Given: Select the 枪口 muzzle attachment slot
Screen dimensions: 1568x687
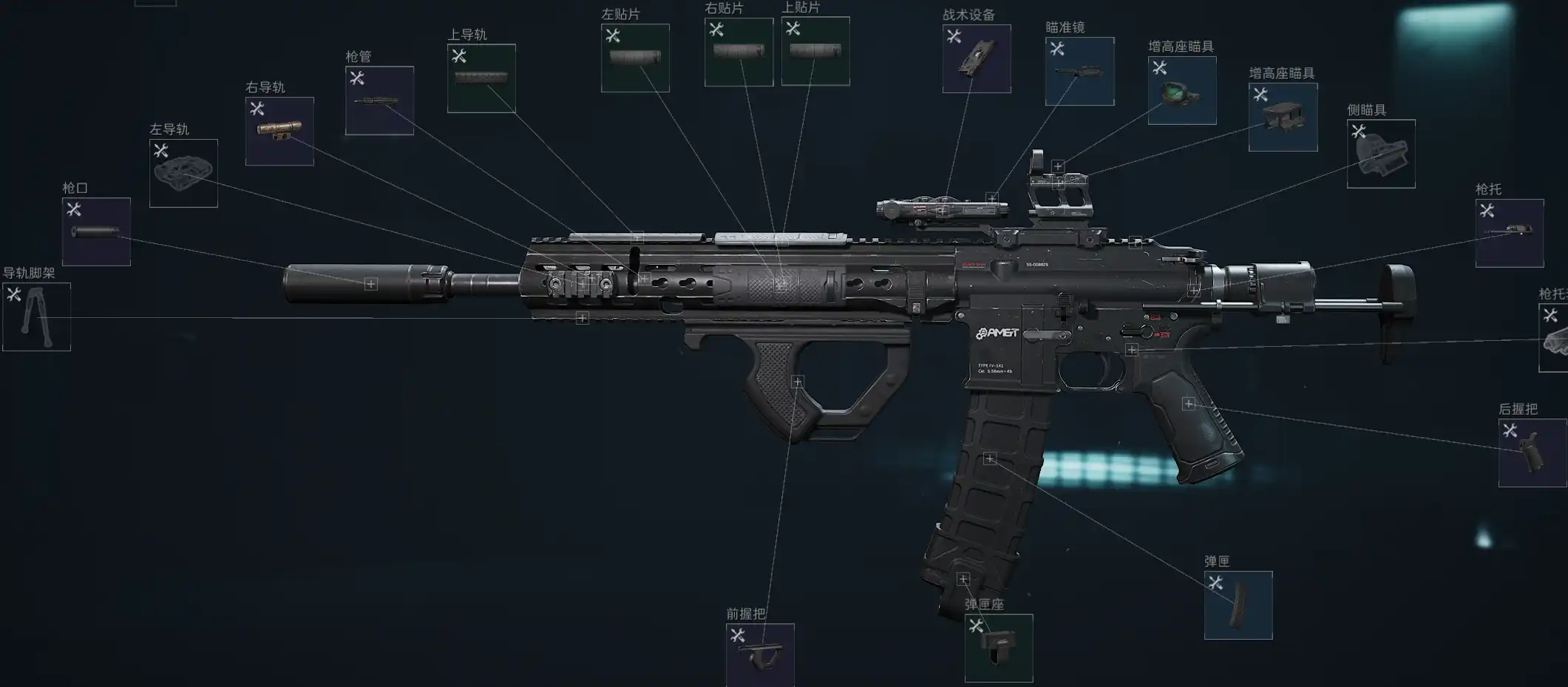Looking at the screenshot, I should (96, 231).
